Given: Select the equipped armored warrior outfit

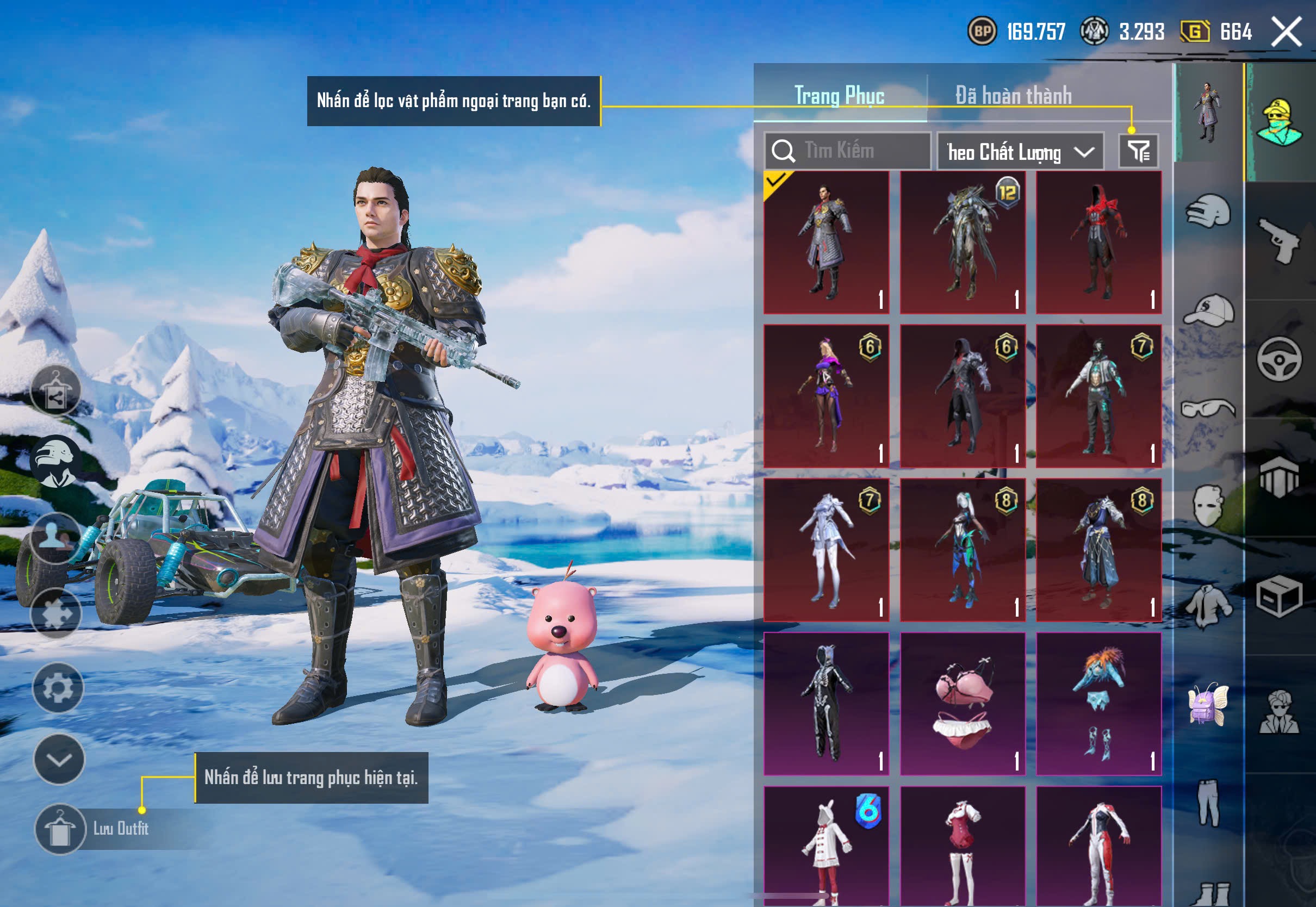Looking at the screenshot, I should [x=826, y=243].
